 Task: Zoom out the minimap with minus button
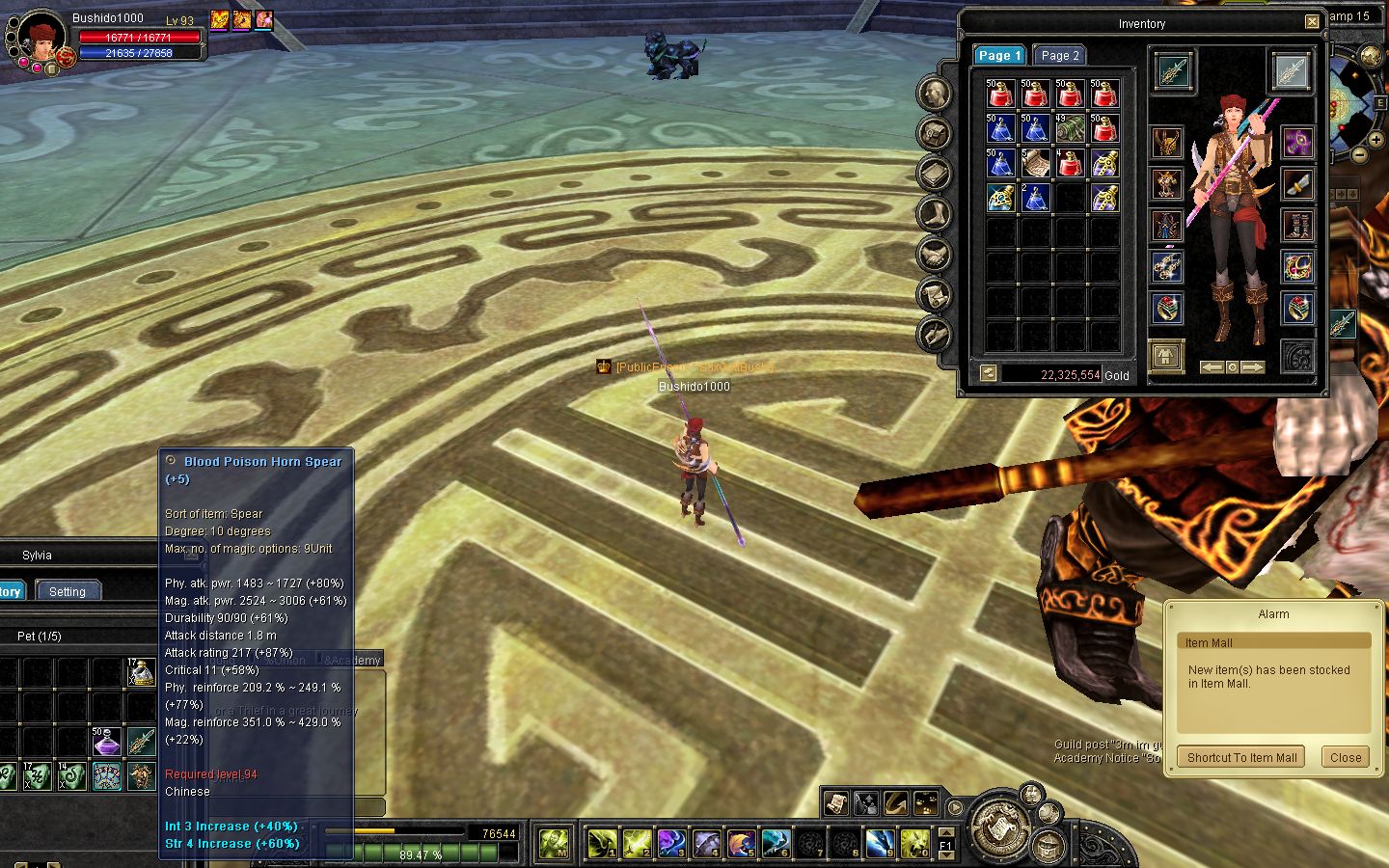(1359, 153)
